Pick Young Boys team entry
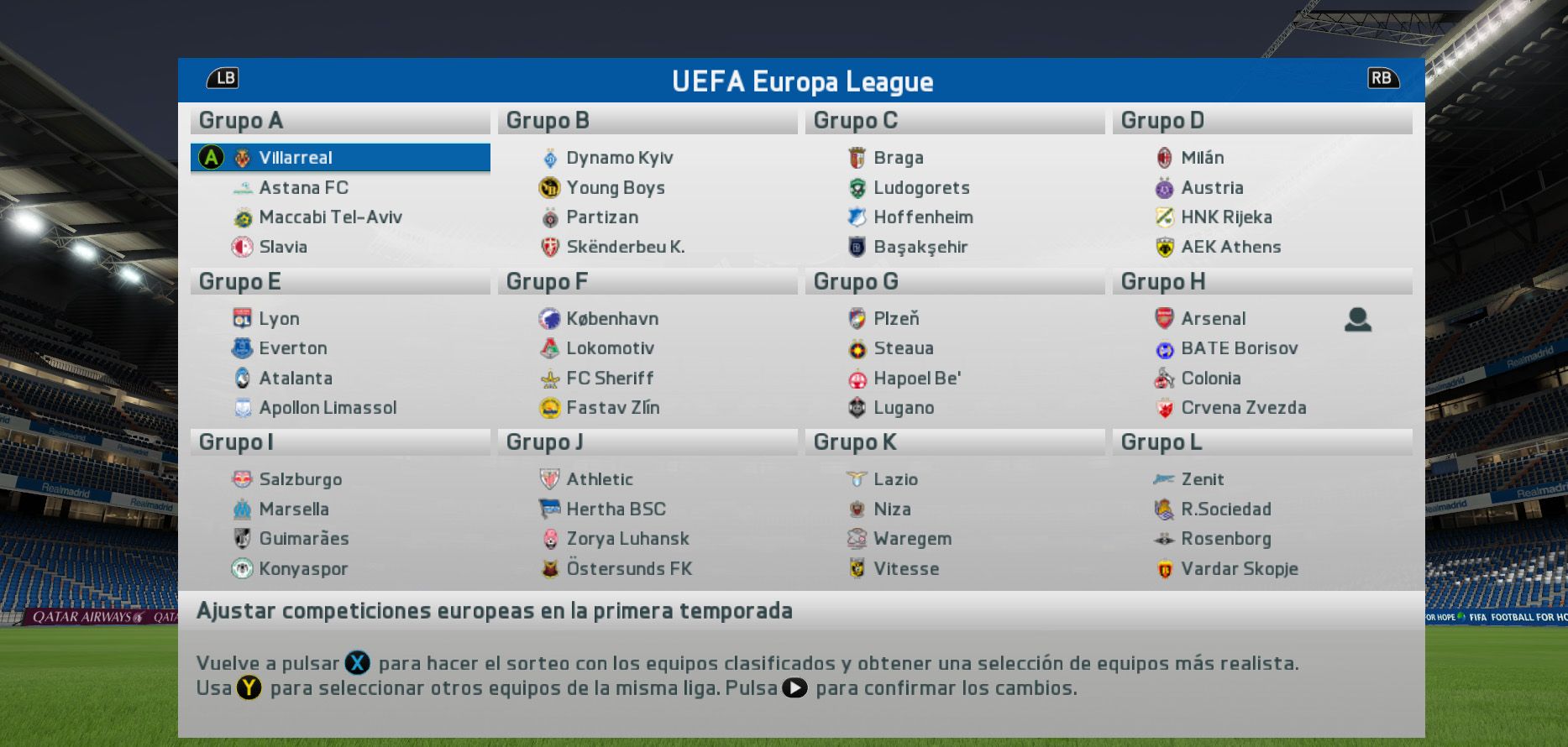The image size is (1568, 747). pyautogui.click(x=615, y=188)
